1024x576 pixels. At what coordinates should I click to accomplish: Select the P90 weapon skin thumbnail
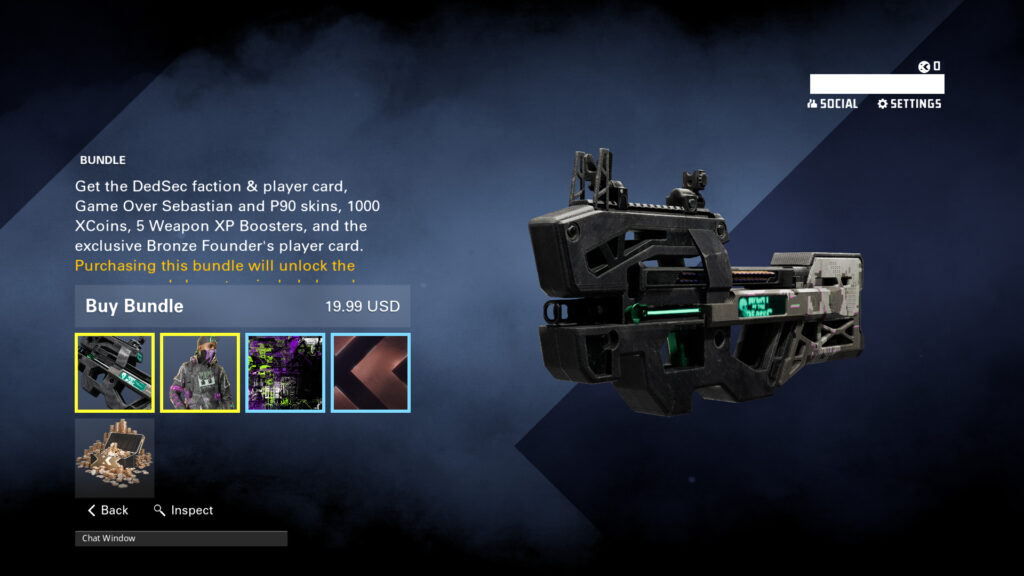coord(115,373)
